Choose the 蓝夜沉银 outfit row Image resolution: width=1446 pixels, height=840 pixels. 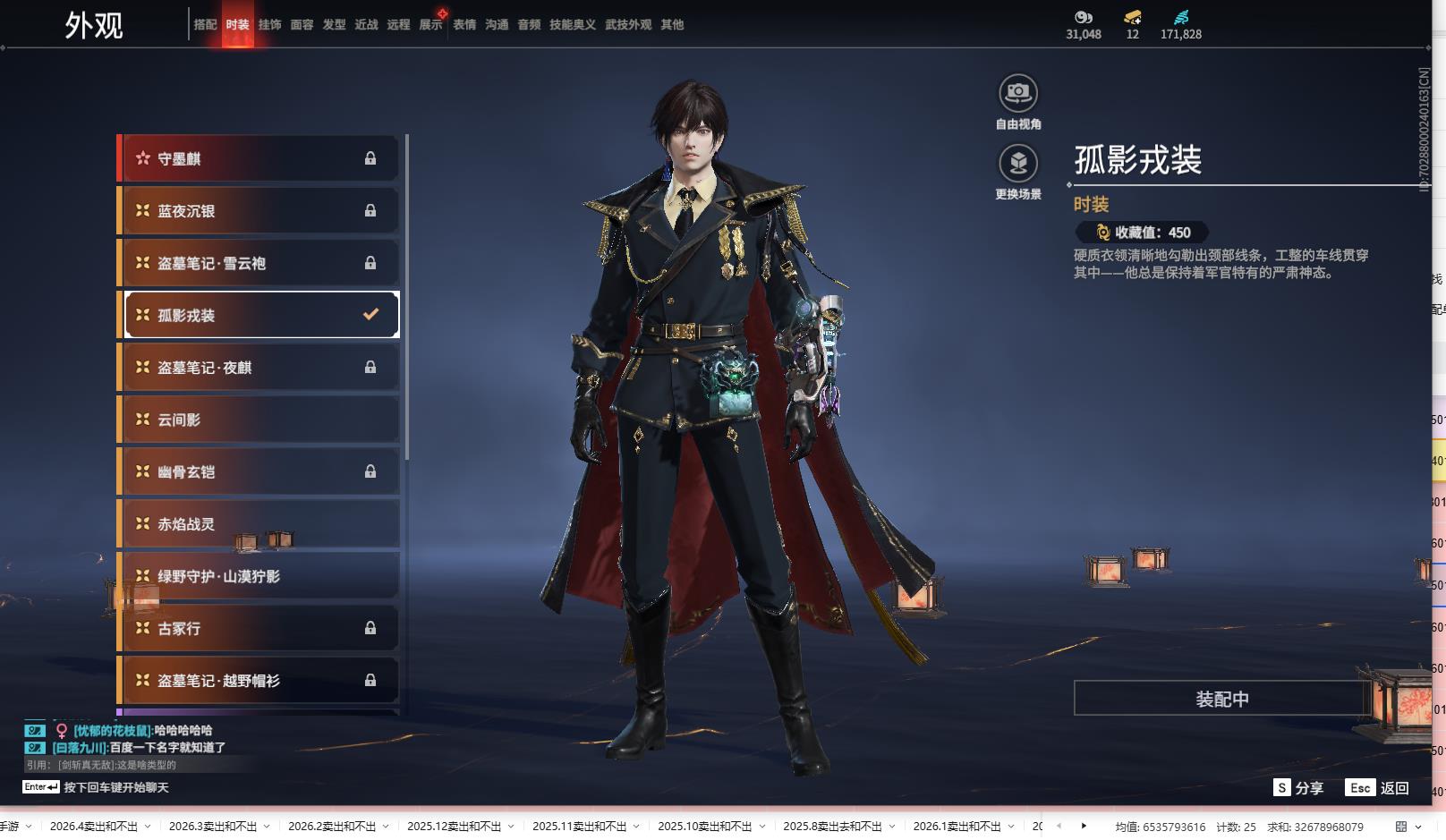pyautogui.click(x=259, y=211)
